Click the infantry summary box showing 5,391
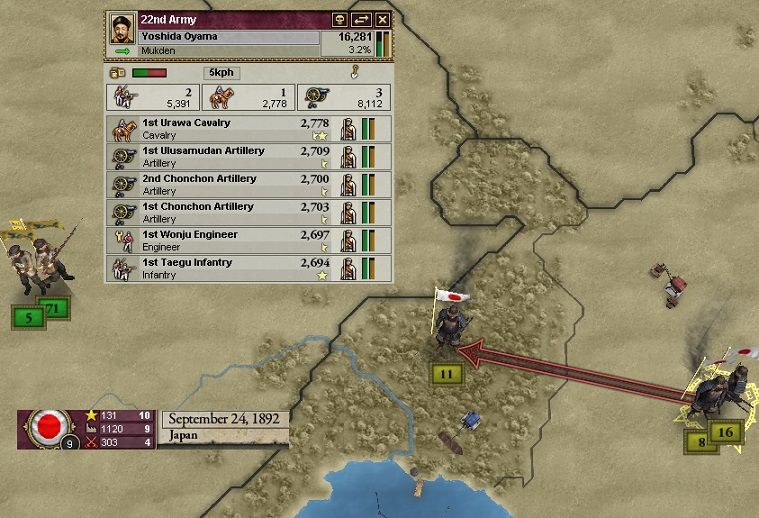Viewport: 759px width, 518px height. tap(151, 97)
